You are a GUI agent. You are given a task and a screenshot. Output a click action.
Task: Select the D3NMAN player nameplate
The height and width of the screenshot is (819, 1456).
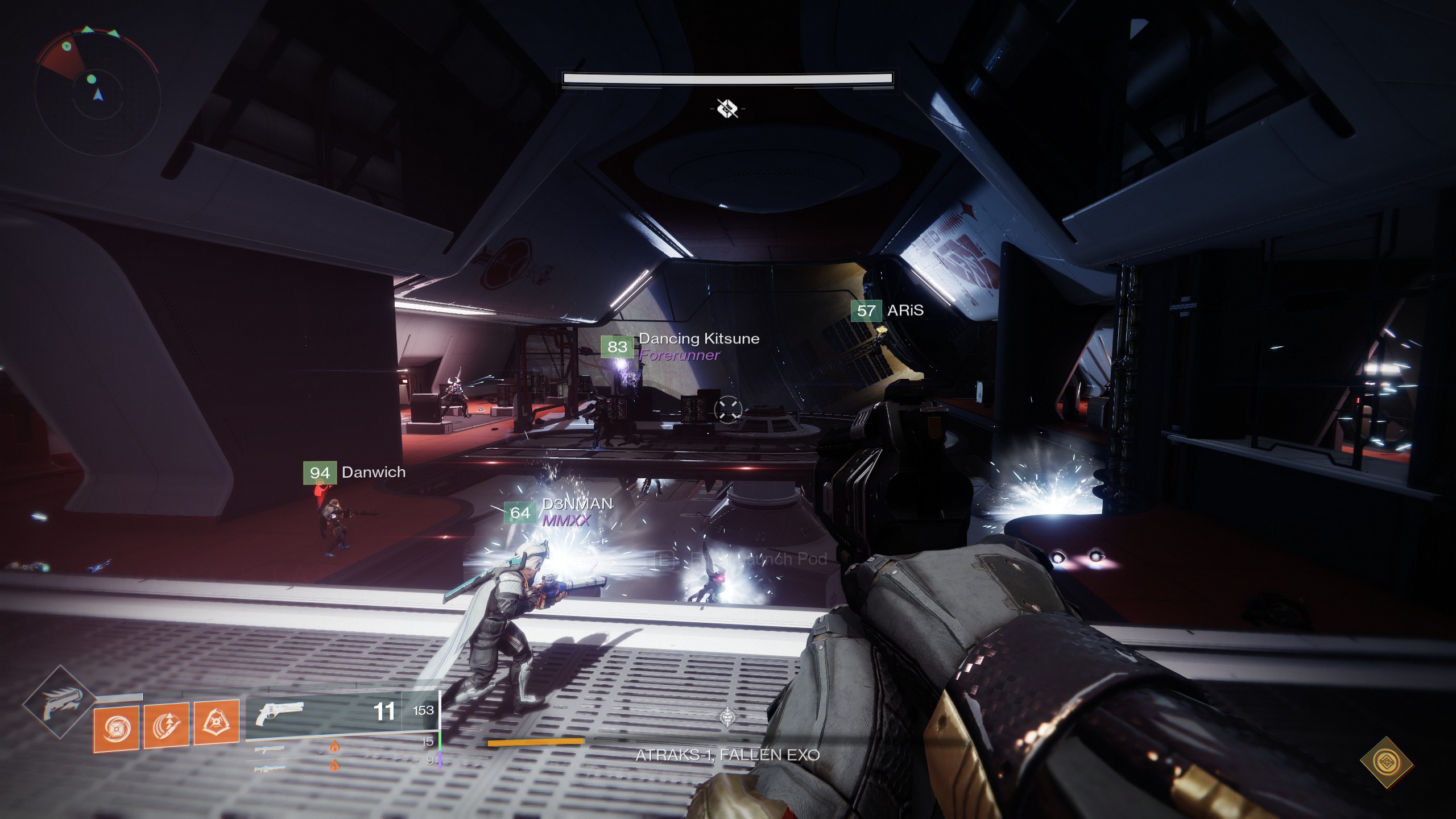click(559, 512)
